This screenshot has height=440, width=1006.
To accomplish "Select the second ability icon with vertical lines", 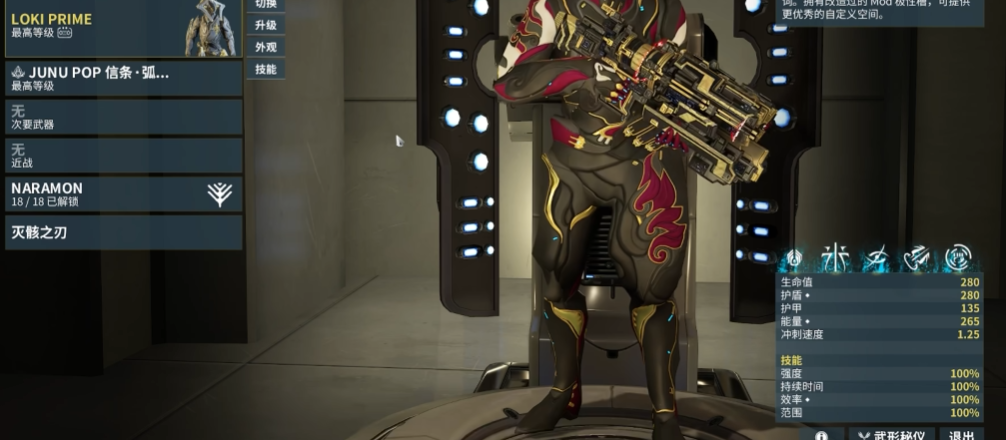I will [833, 257].
